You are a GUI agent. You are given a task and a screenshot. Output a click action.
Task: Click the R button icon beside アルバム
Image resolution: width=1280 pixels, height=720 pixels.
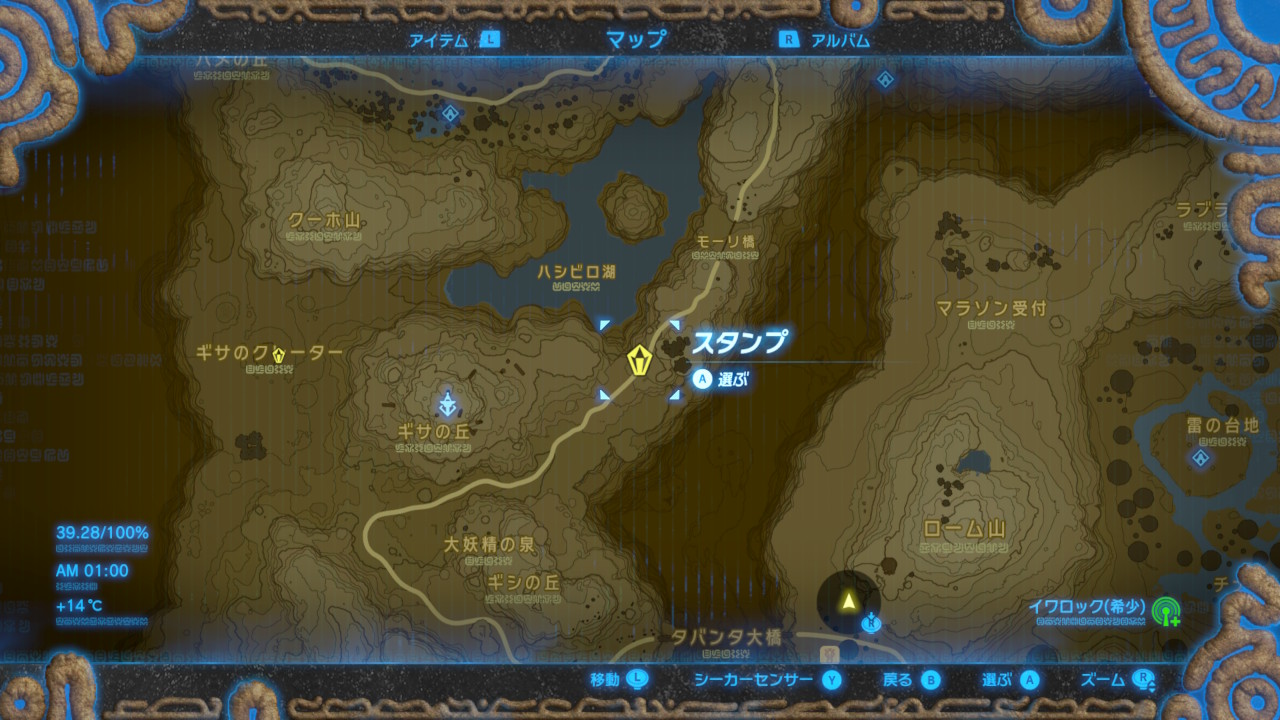click(x=789, y=42)
